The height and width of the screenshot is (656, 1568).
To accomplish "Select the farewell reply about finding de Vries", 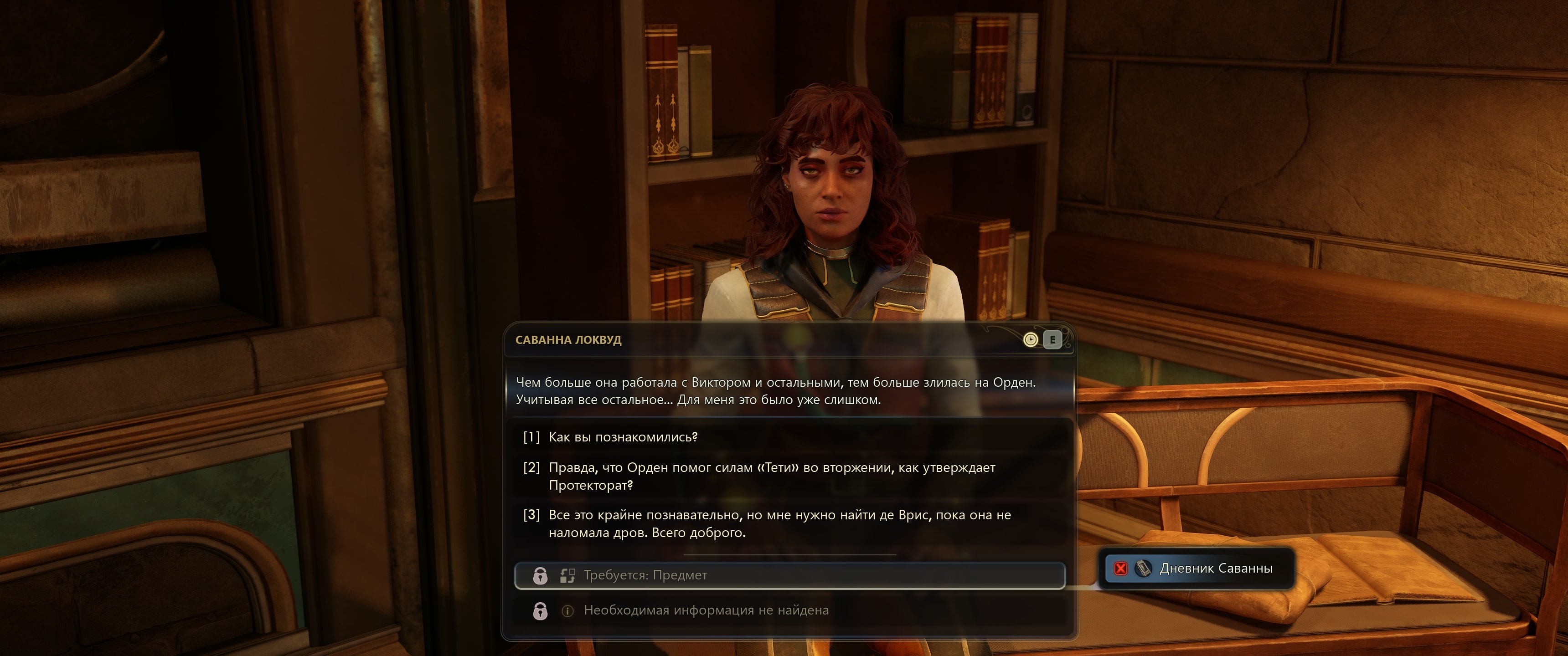I will coord(779,523).
